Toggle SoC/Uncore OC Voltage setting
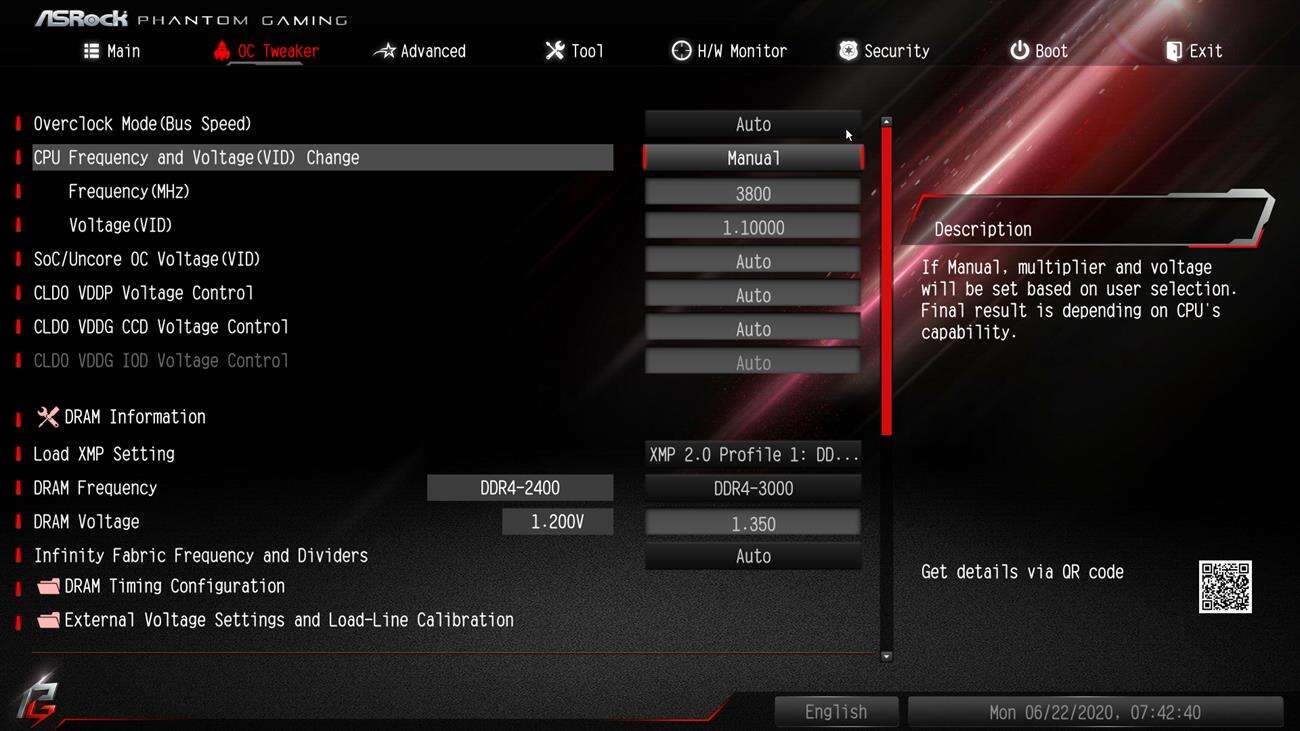Image resolution: width=1300 pixels, height=731 pixels. pyautogui.click(x=752, y=260)
